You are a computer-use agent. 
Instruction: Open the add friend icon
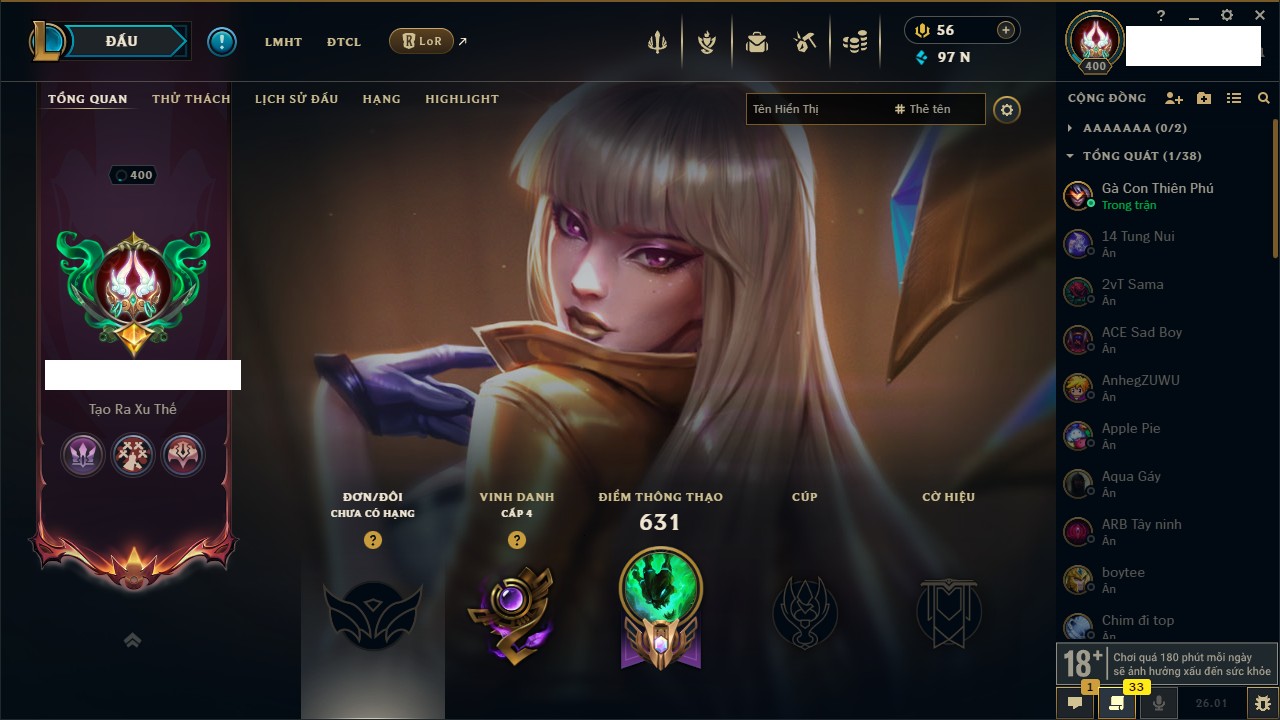tap(1174, 98)
